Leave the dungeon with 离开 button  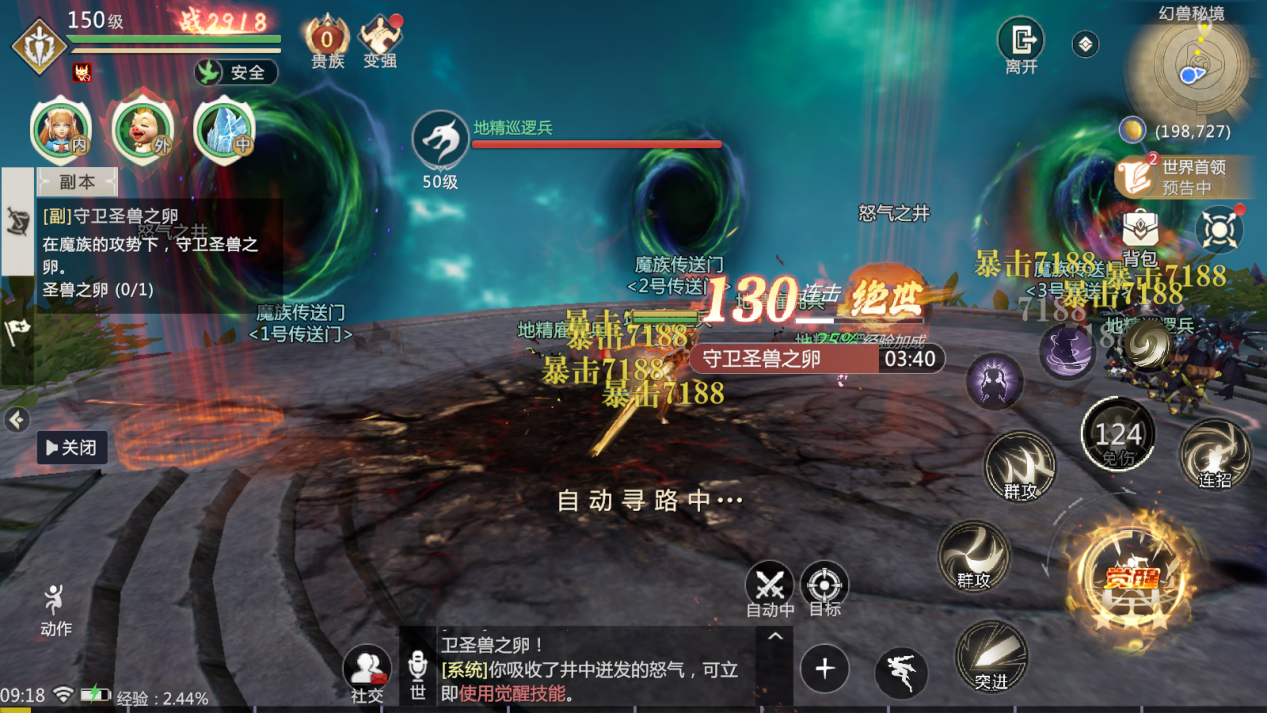coord(1021,44)
